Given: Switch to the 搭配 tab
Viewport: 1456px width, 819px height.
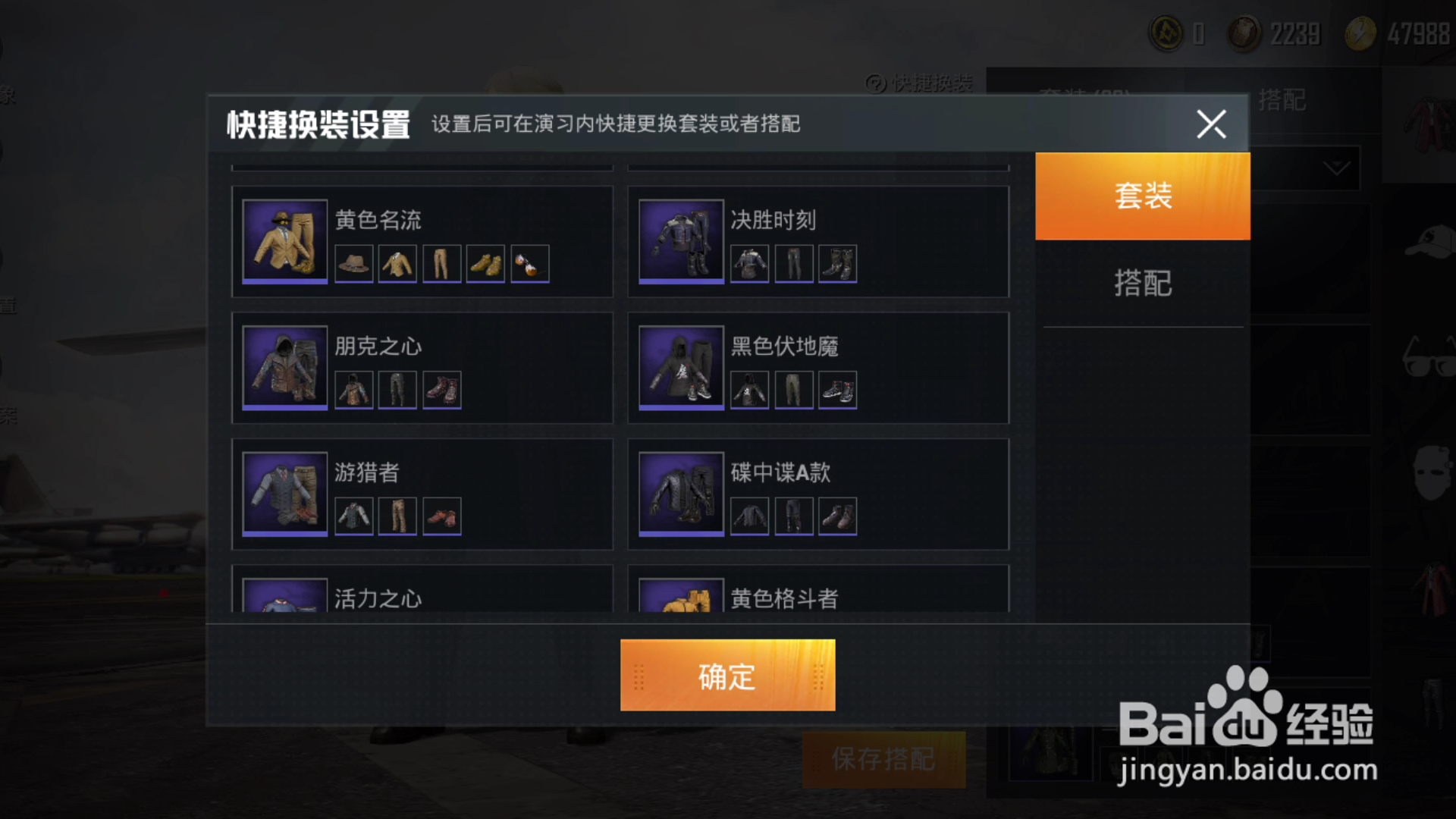Looking at the screenshot, I should (x=1144, y=283).
